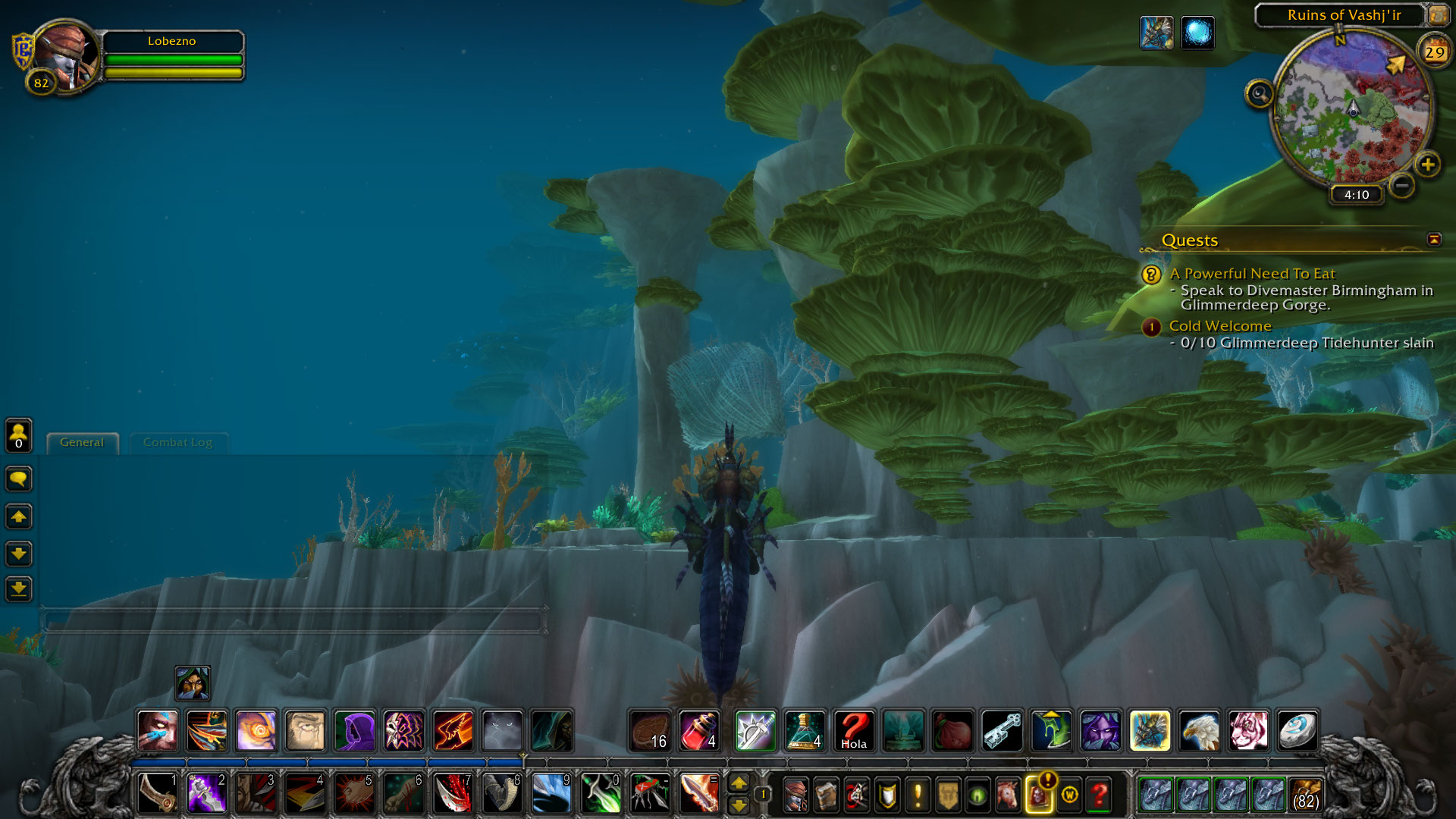Use the red healing potion

pos(699,730)
